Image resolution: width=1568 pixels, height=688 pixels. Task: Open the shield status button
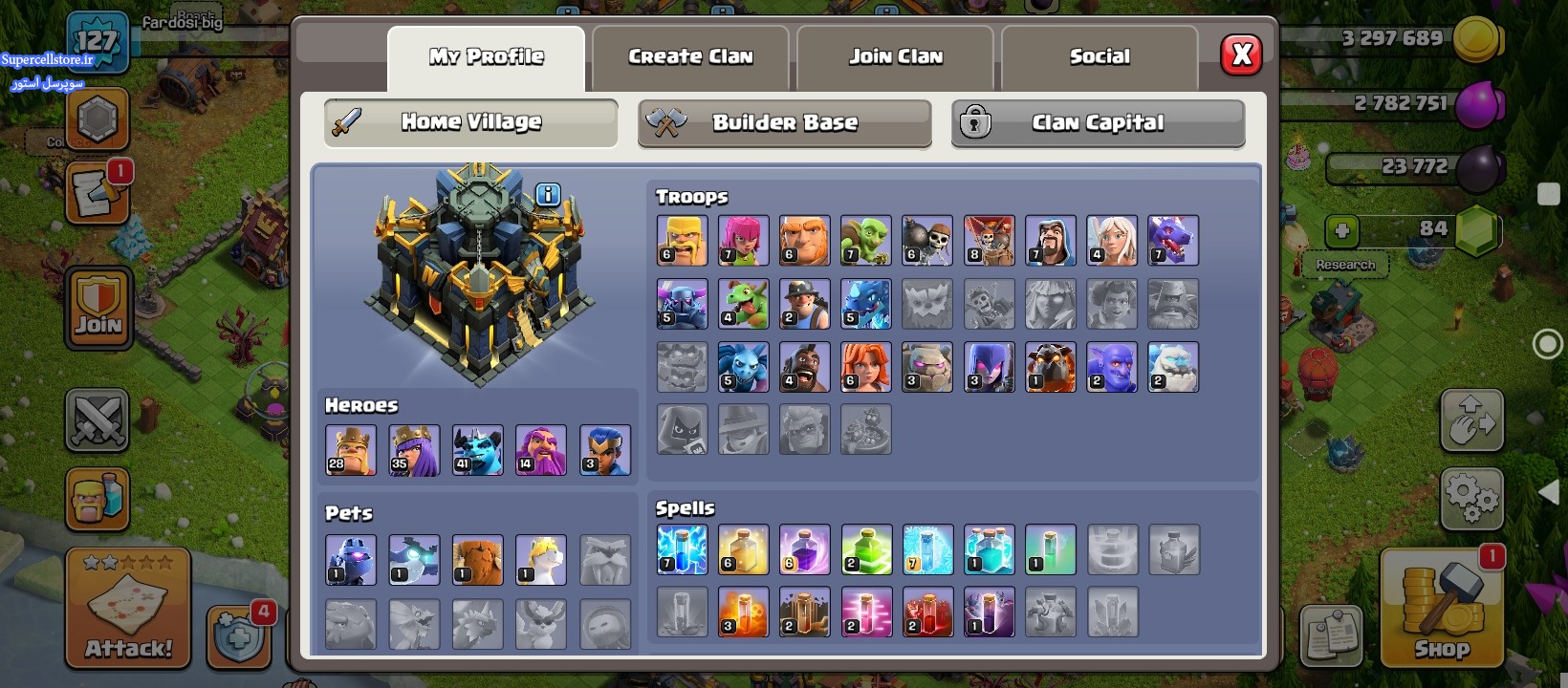[237, 633]
